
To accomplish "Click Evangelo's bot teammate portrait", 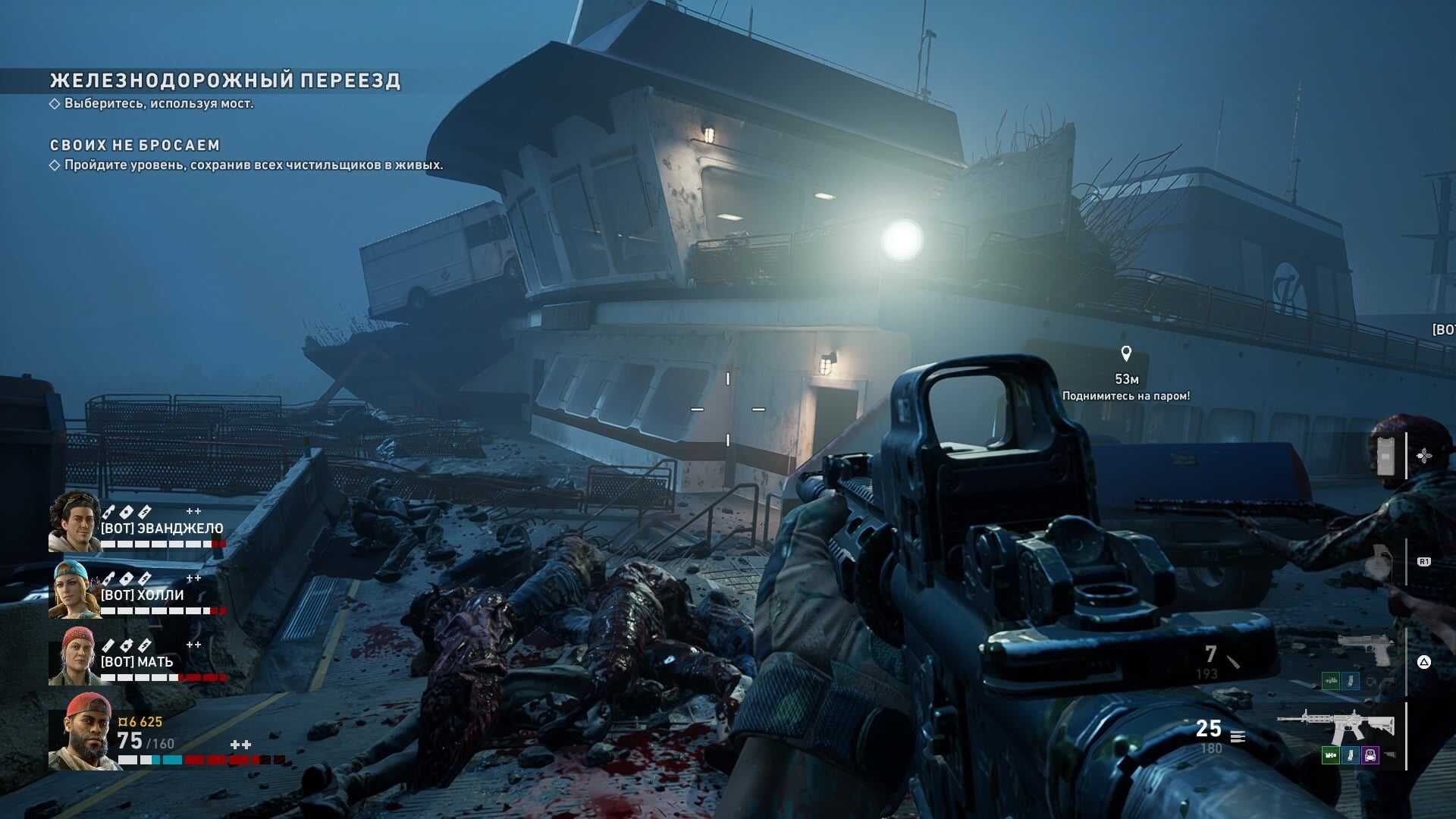I will (74, 521).
